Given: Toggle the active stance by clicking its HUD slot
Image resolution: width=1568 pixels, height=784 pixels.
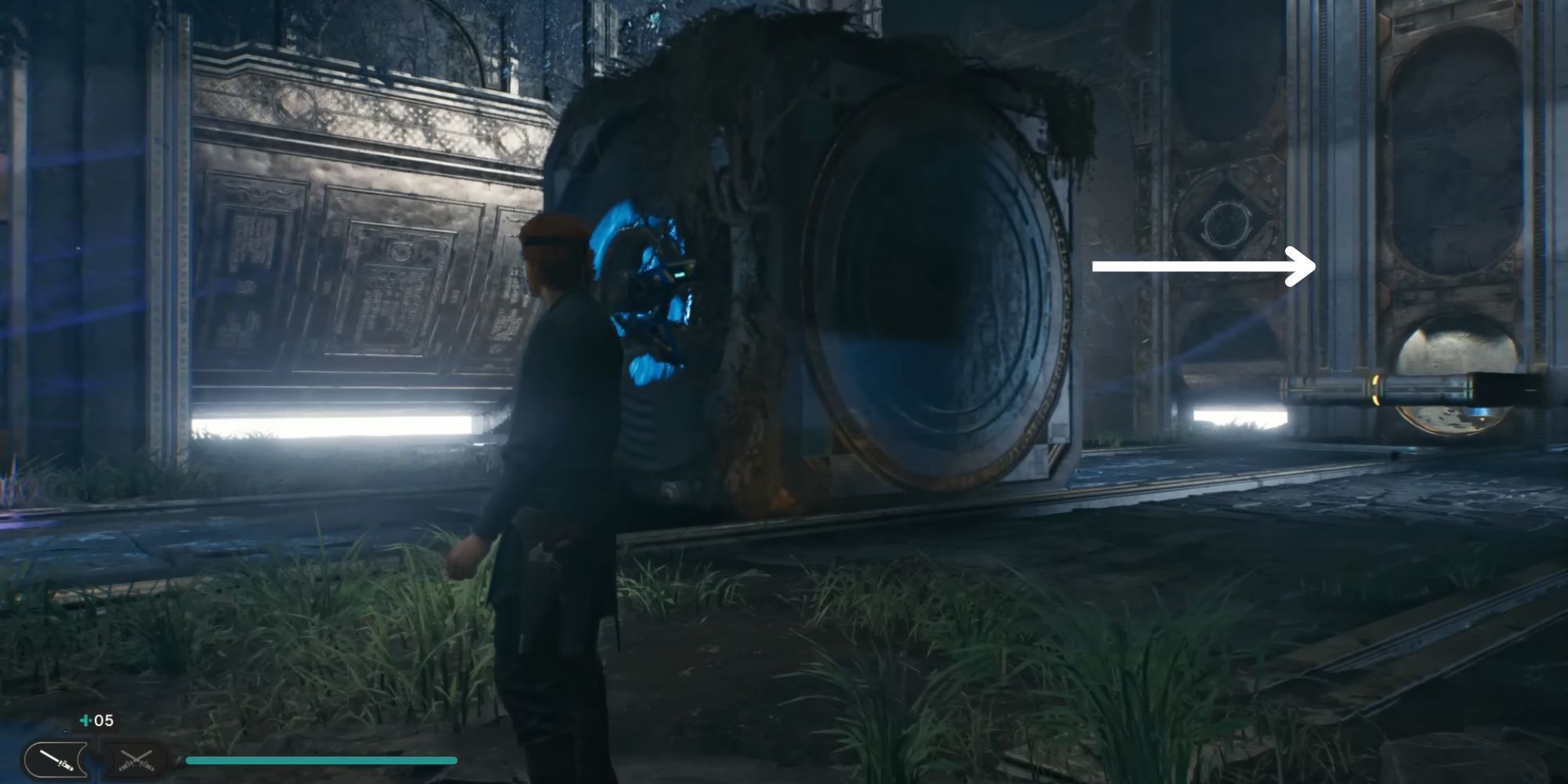Looking at the screenshot, I should pos(55,759).
